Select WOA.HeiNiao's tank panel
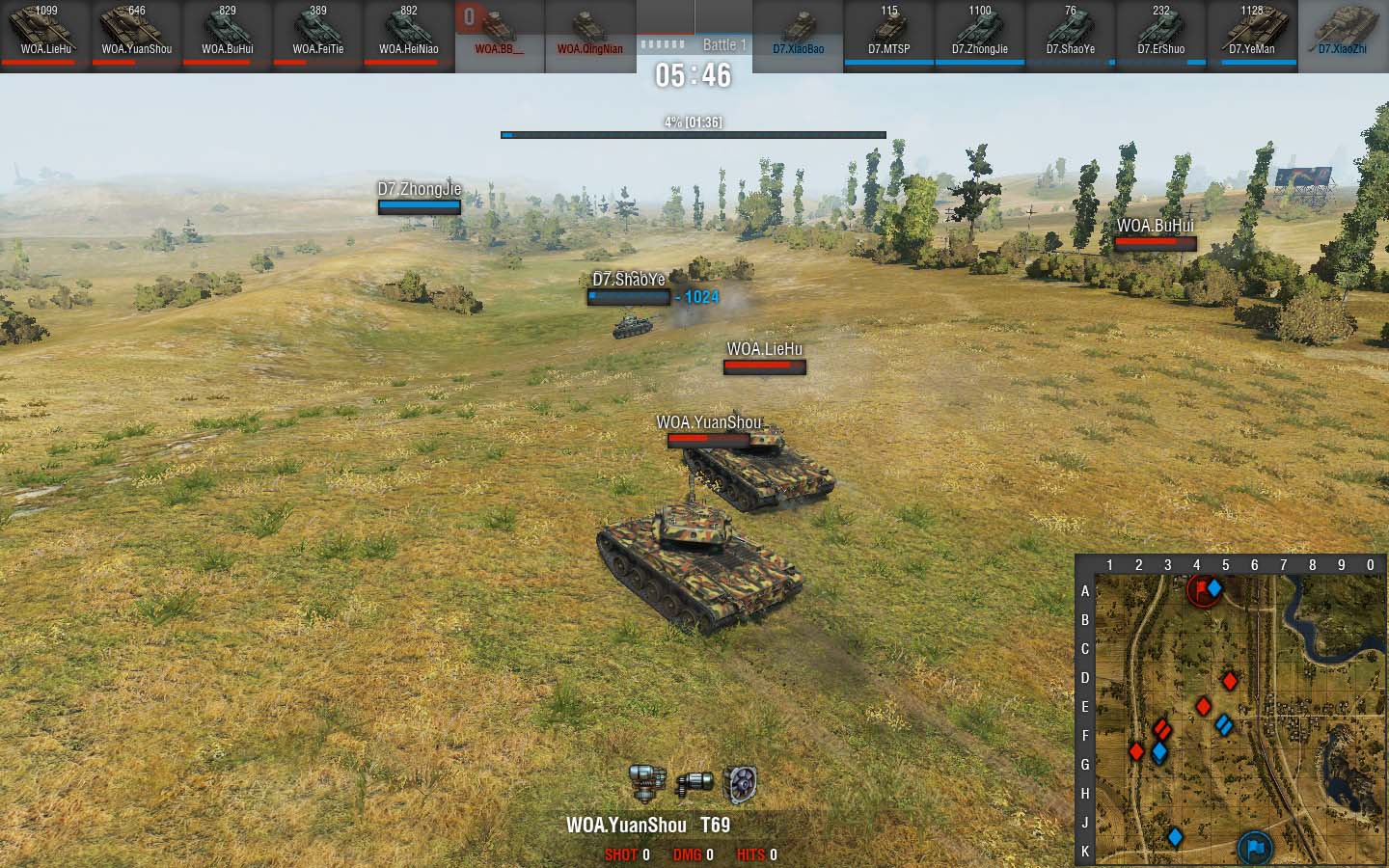1389x868 pixels. pyautogui.click(x=408, y=35)
